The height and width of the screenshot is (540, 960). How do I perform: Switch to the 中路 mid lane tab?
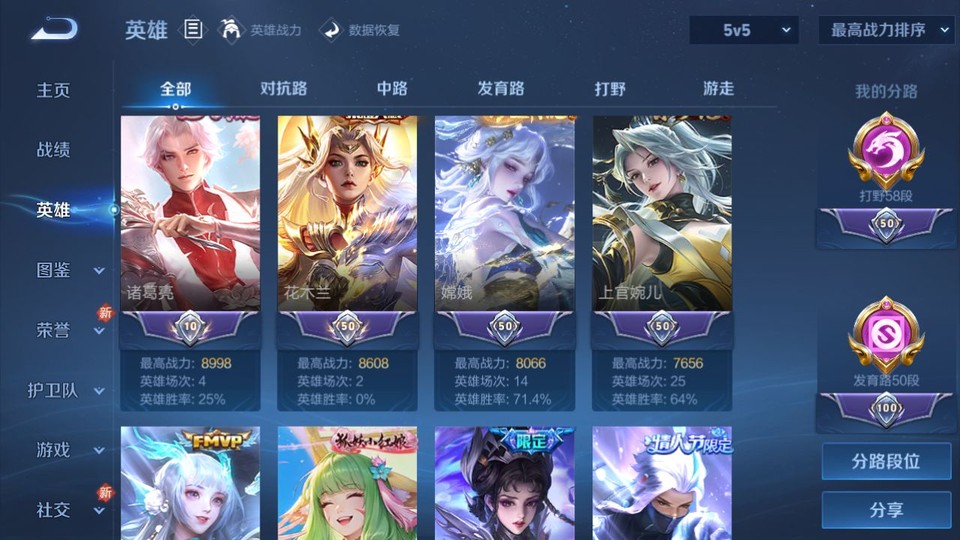click(x=392, y=88)
